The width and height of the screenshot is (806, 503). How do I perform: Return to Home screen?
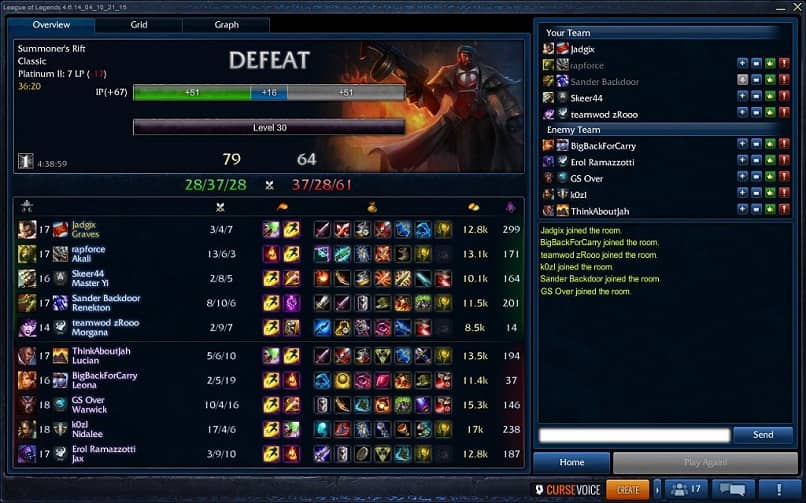[571, 463]
